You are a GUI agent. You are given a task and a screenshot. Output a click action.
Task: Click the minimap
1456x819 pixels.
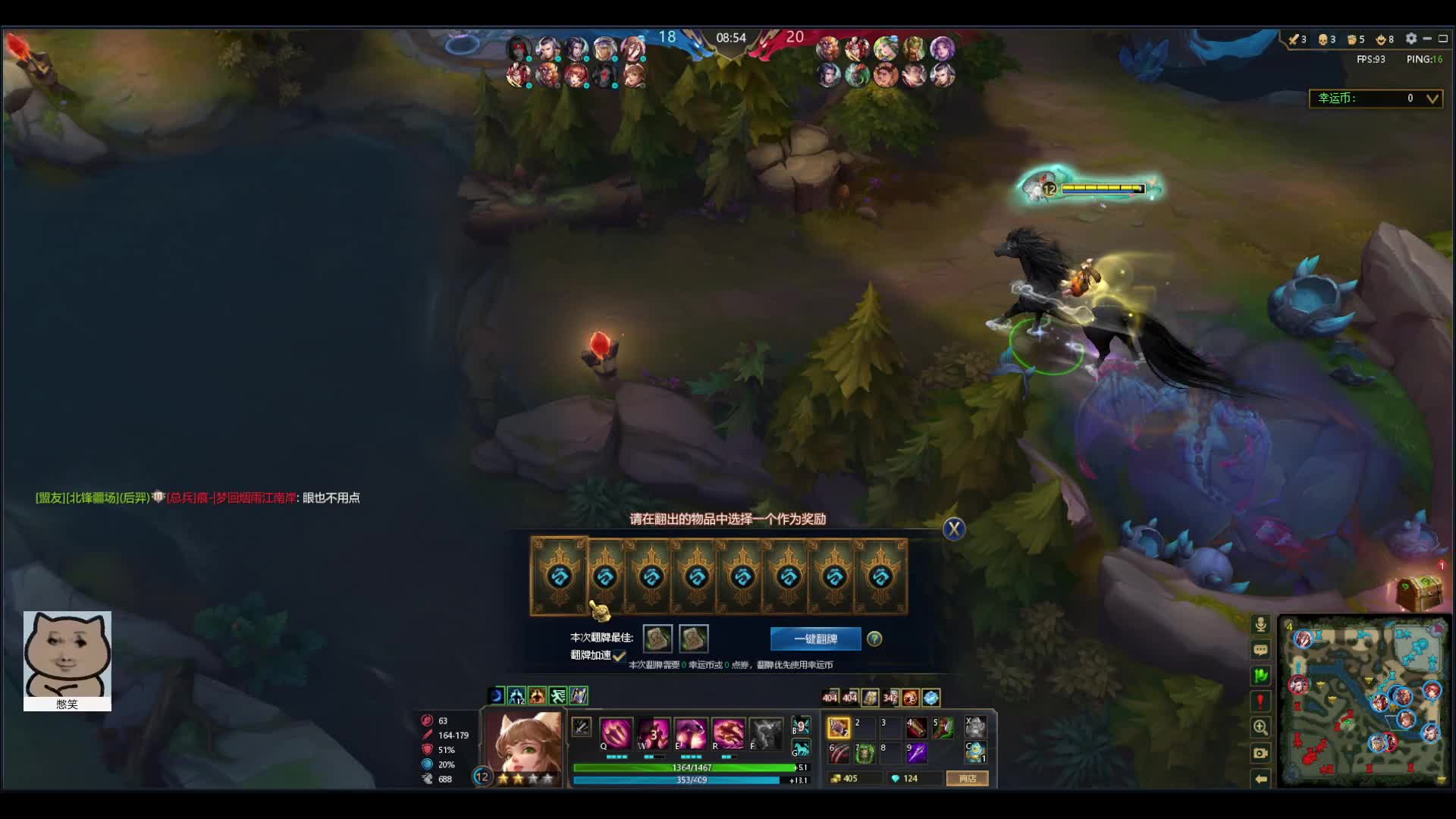click(x=1363, y=701)
